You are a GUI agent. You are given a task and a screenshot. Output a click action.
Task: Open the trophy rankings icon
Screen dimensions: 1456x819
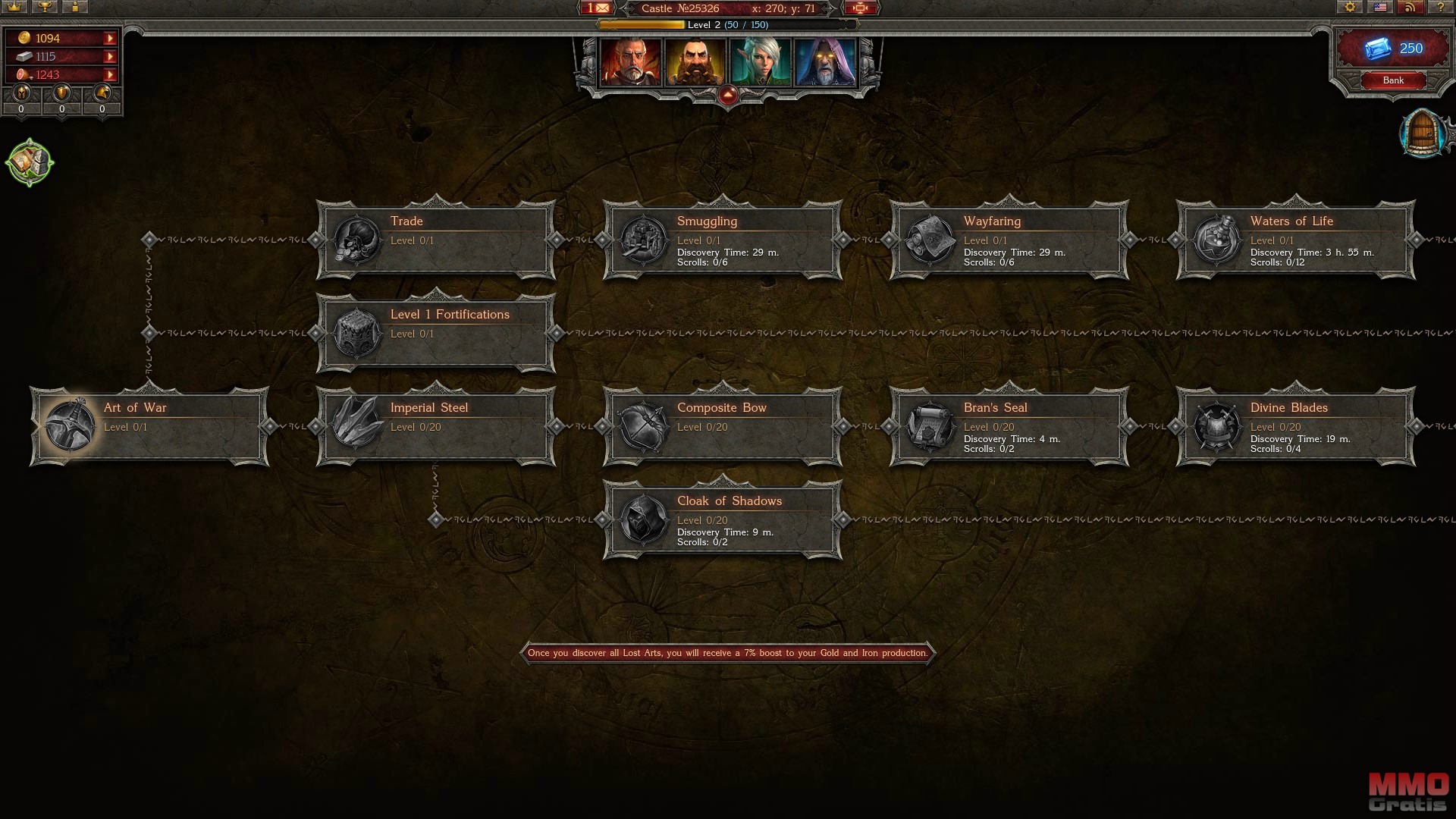45,8
